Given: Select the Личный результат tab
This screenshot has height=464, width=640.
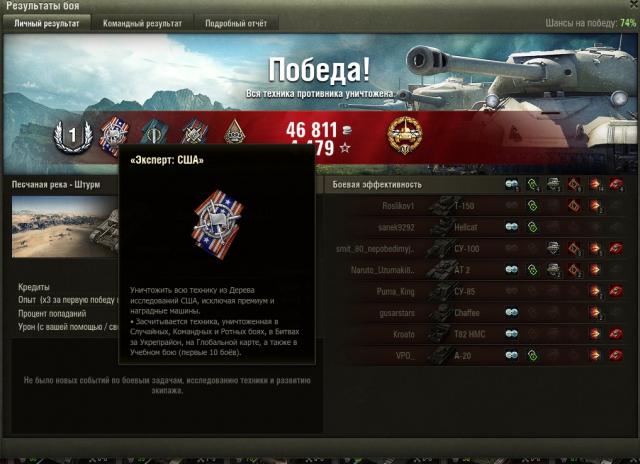Looking at the screenshot, I should tap(48, 22).
